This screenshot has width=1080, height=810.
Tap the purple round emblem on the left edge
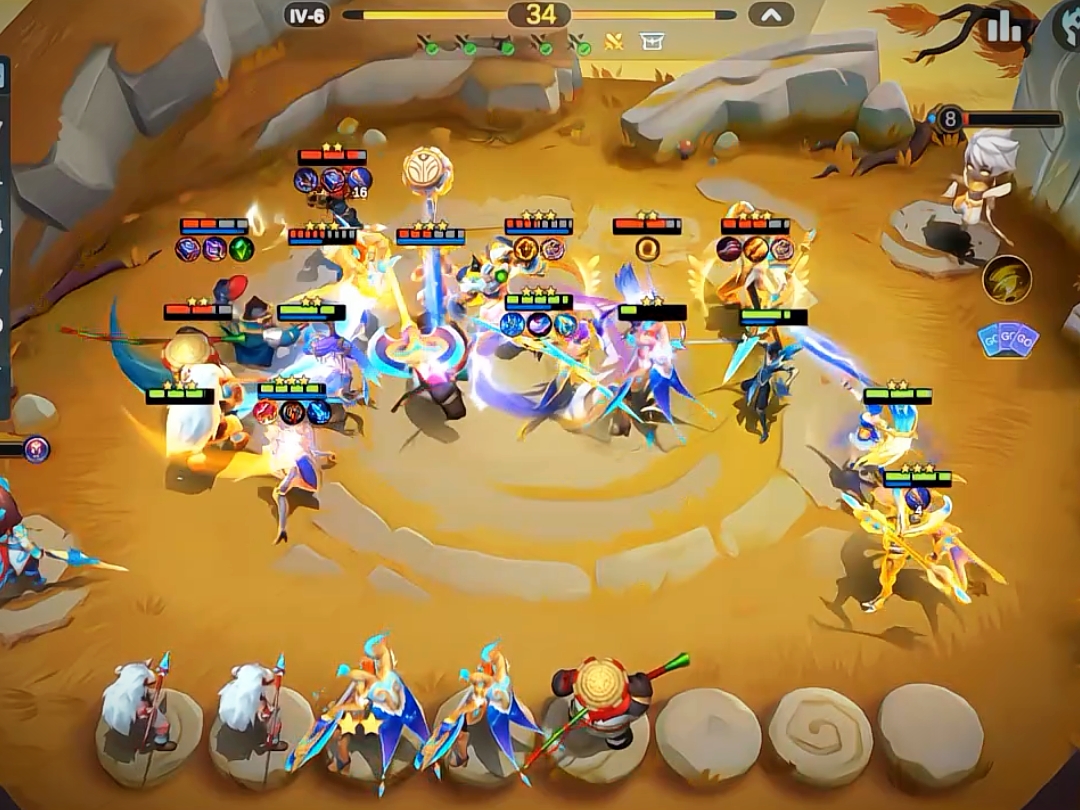36,449
